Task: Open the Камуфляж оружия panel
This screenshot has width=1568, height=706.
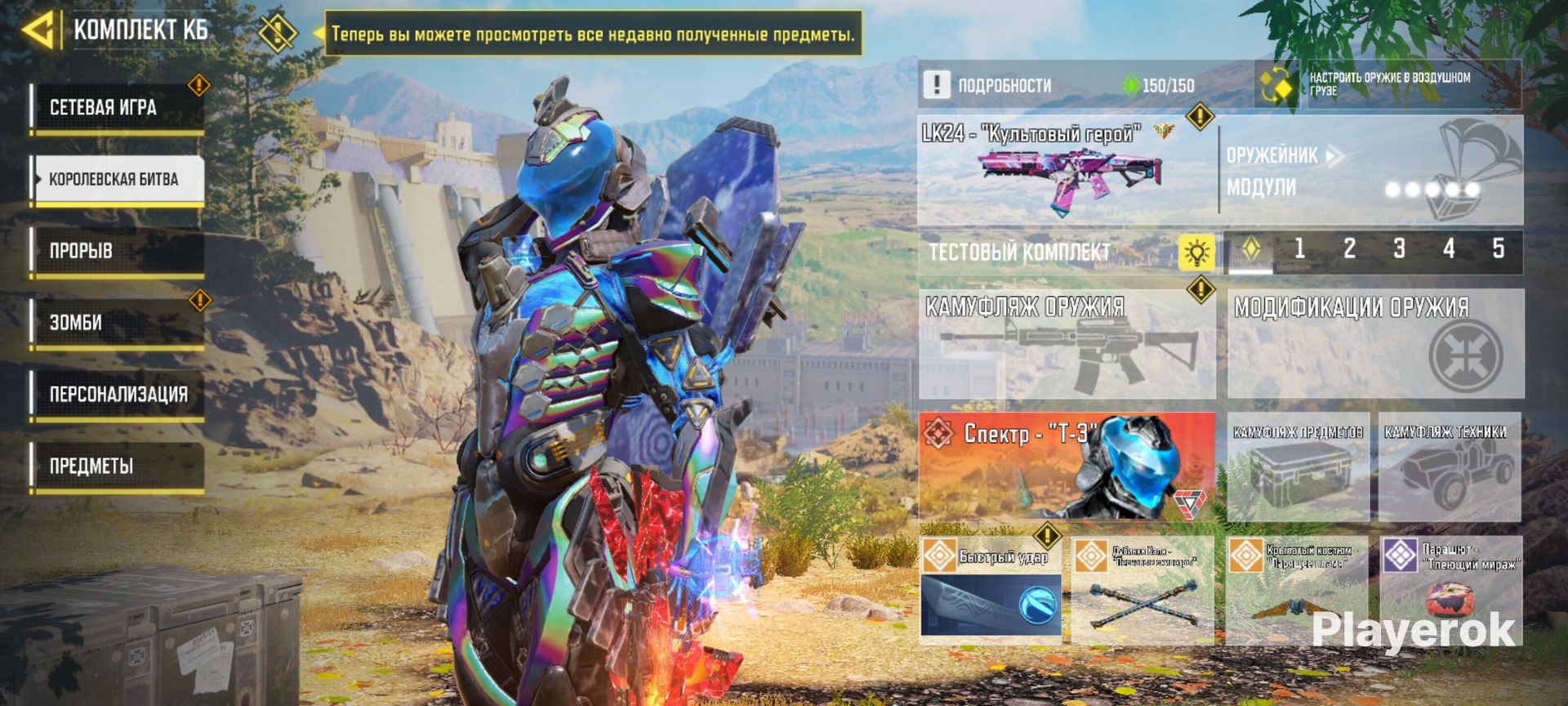Action: click(x=1066, y=343)
